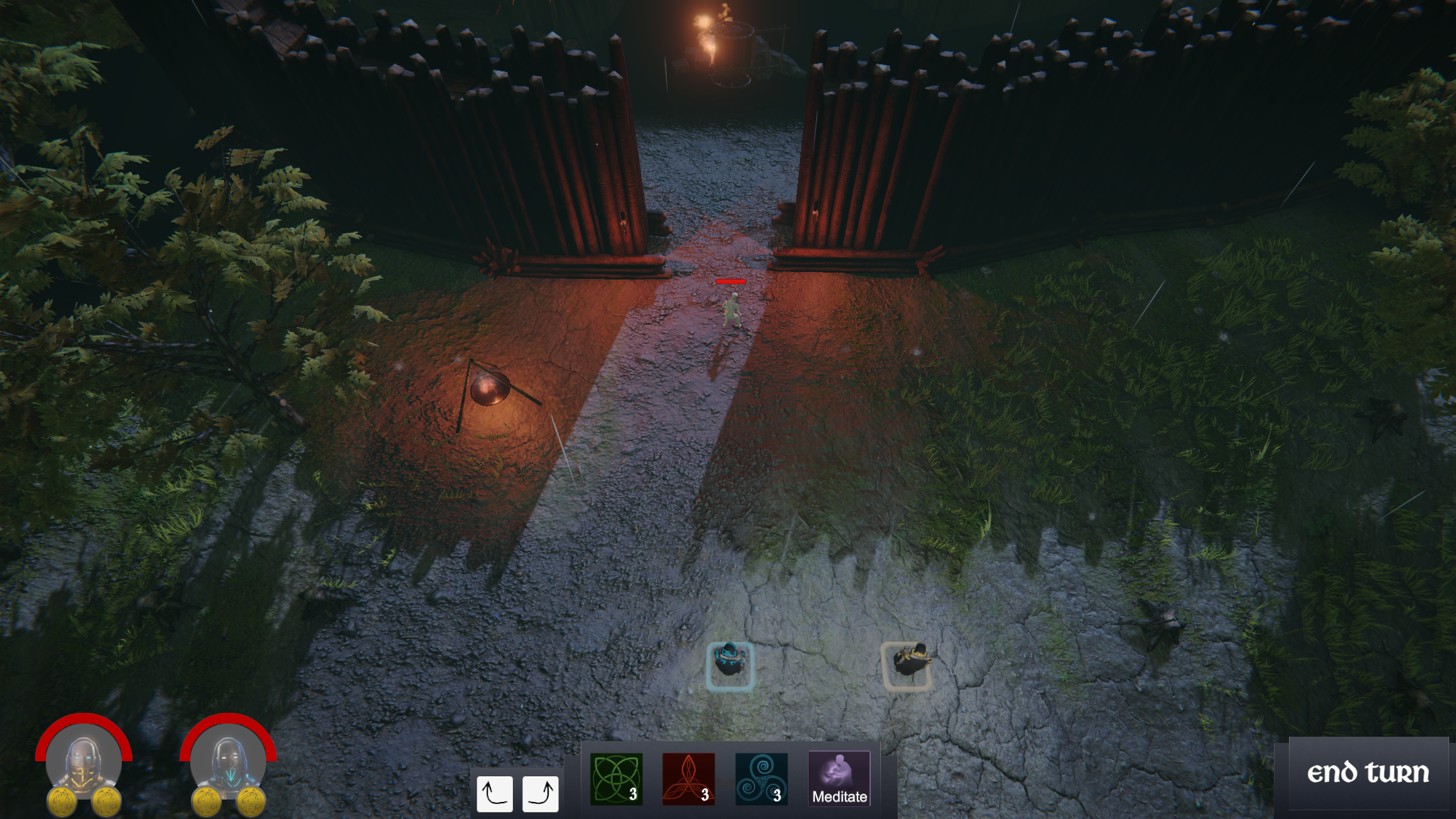This screenshot has height=819, width=1456.
Task: Rotate camera with the left-turn arrow button
Action: click(494, 793)
